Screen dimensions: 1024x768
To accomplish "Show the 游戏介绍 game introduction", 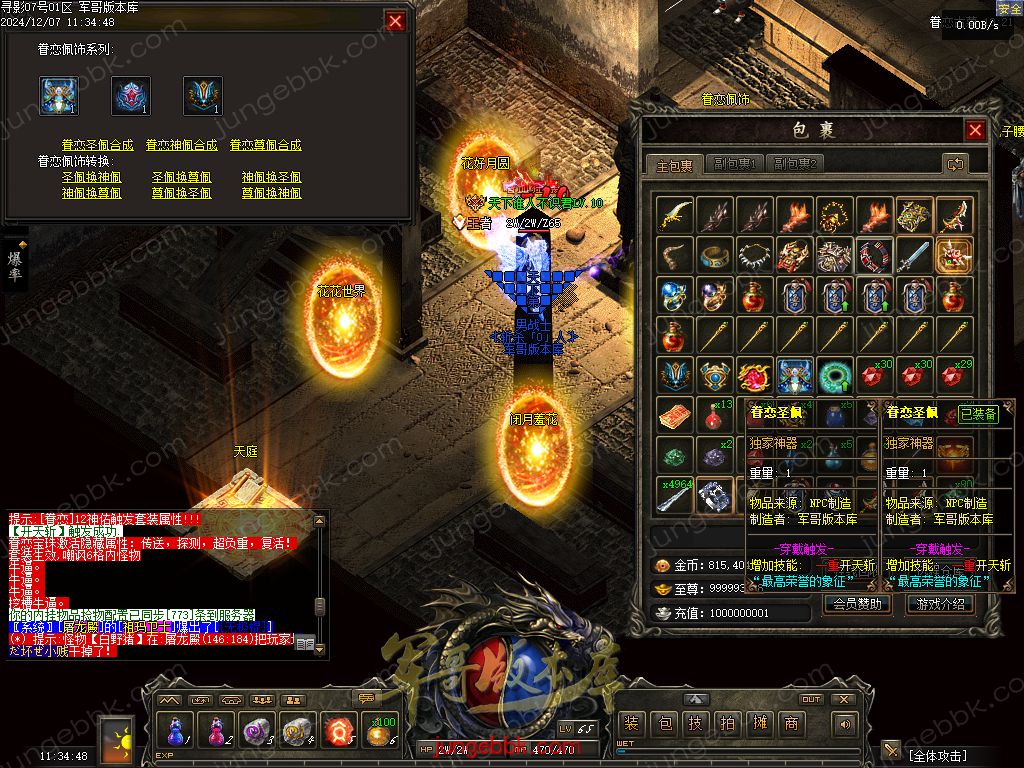I will click(939, 604).
